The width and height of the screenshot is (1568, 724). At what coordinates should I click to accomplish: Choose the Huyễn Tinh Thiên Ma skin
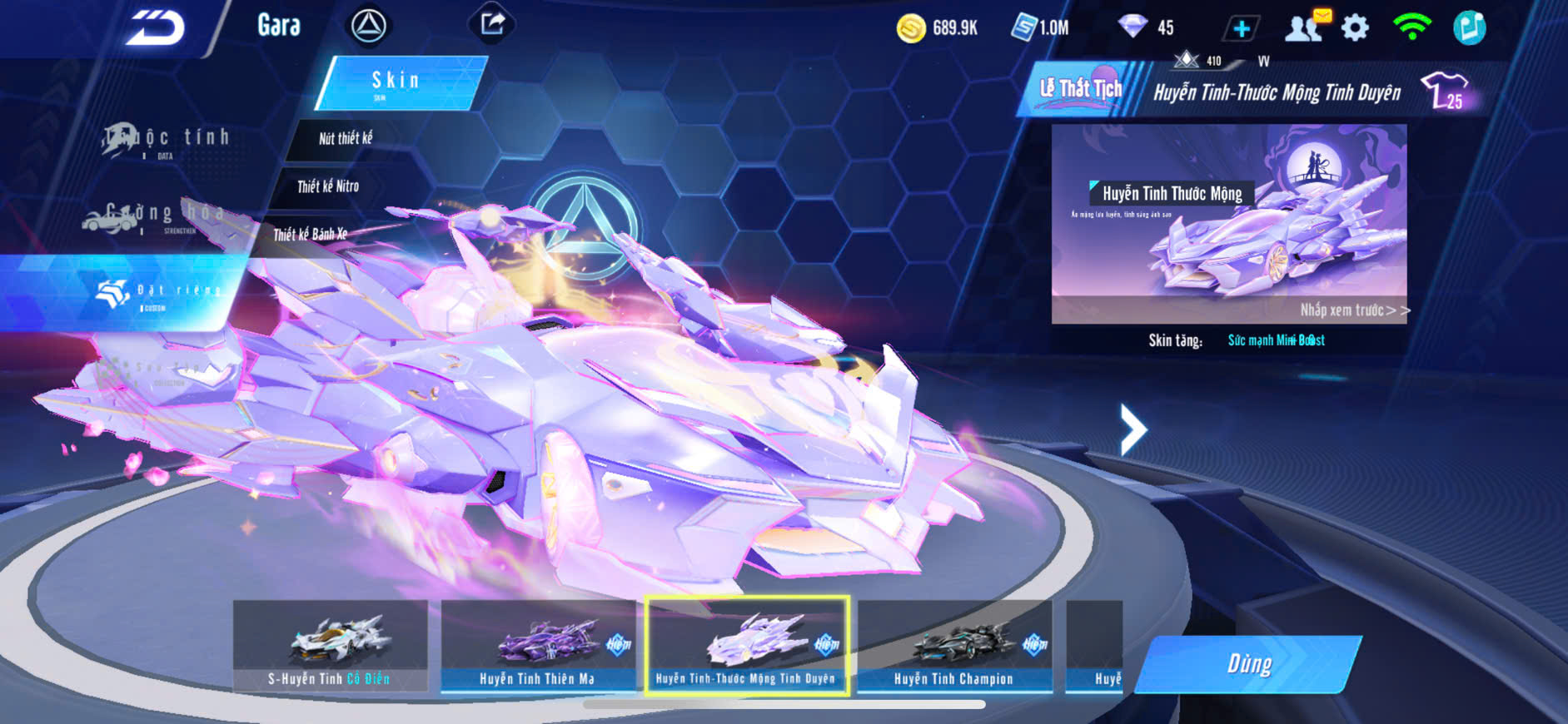(537, 646)
